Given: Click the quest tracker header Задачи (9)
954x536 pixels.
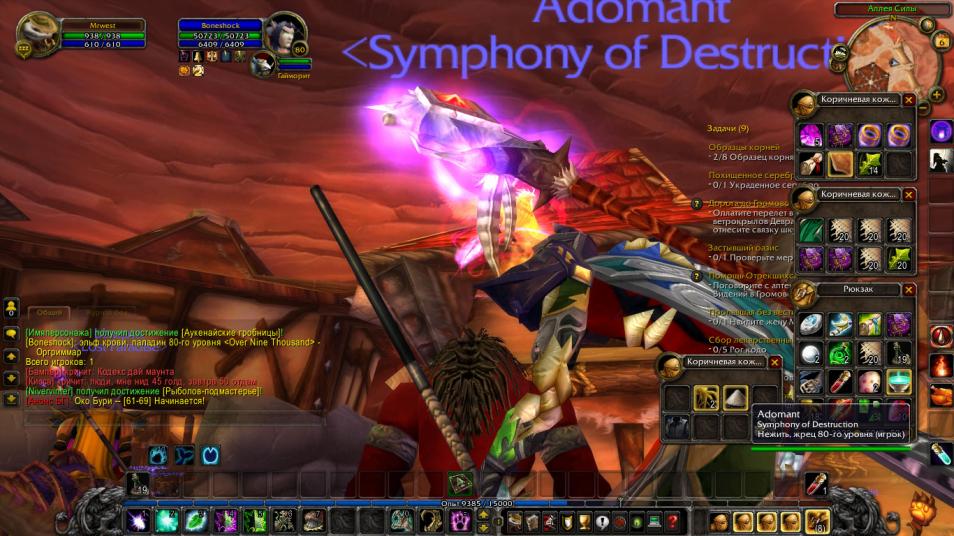Looking at the screenshot, I should [728, 128].
